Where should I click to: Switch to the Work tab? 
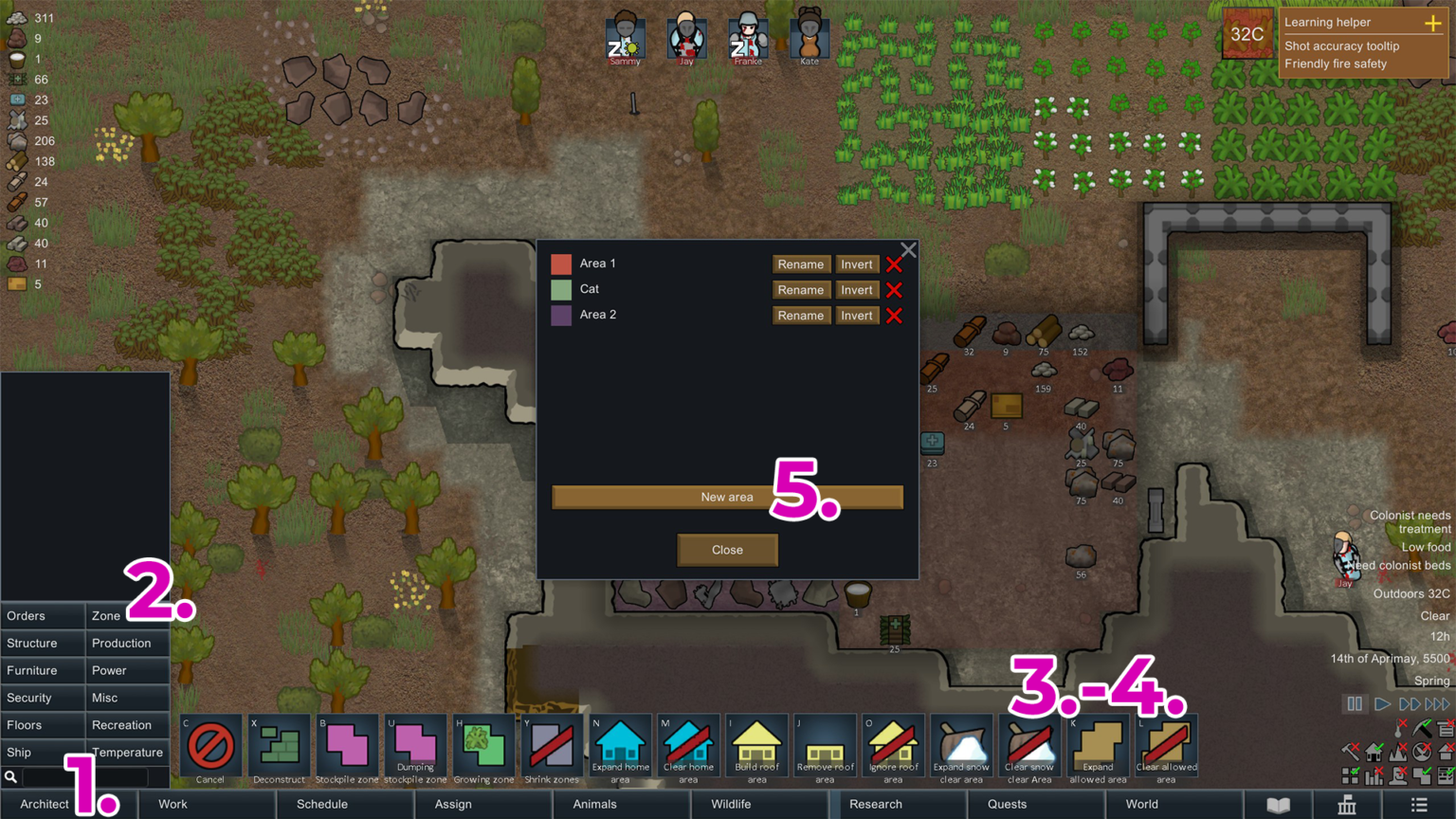click(x=173, y=804)
